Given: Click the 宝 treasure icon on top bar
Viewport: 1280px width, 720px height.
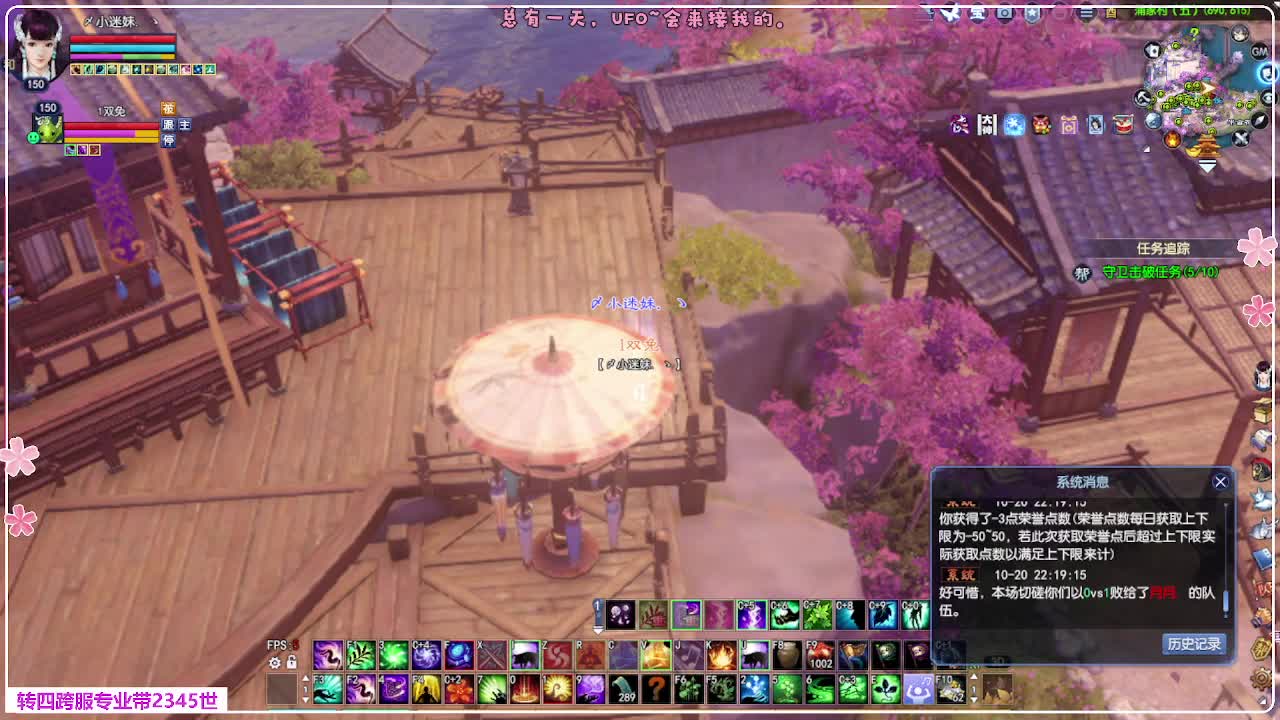Looking at the screenshot, I should [x=978, y=13].
